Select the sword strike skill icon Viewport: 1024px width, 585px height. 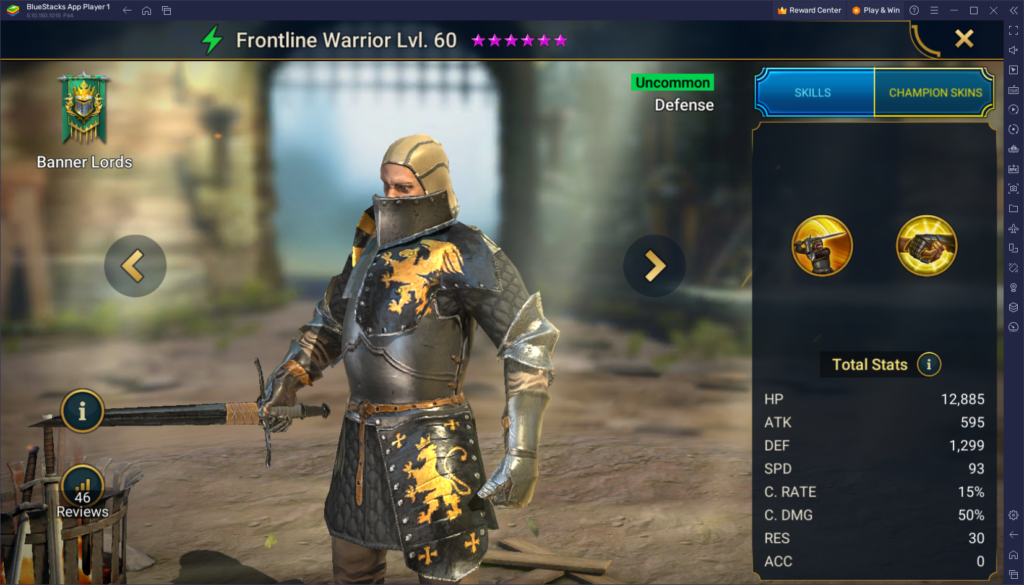(x=822, y=245)
